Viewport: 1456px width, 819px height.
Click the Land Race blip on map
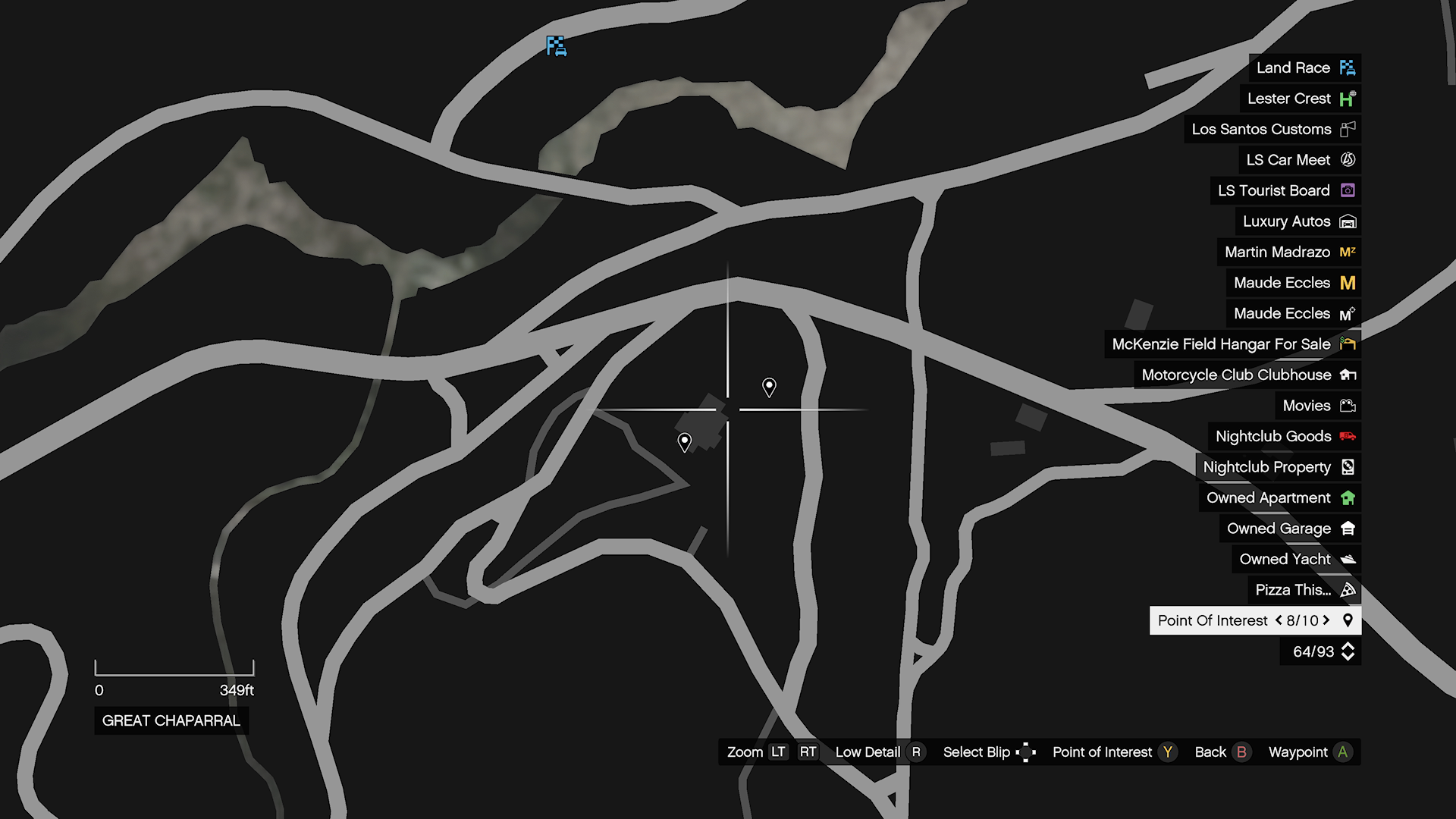[556, 46]
